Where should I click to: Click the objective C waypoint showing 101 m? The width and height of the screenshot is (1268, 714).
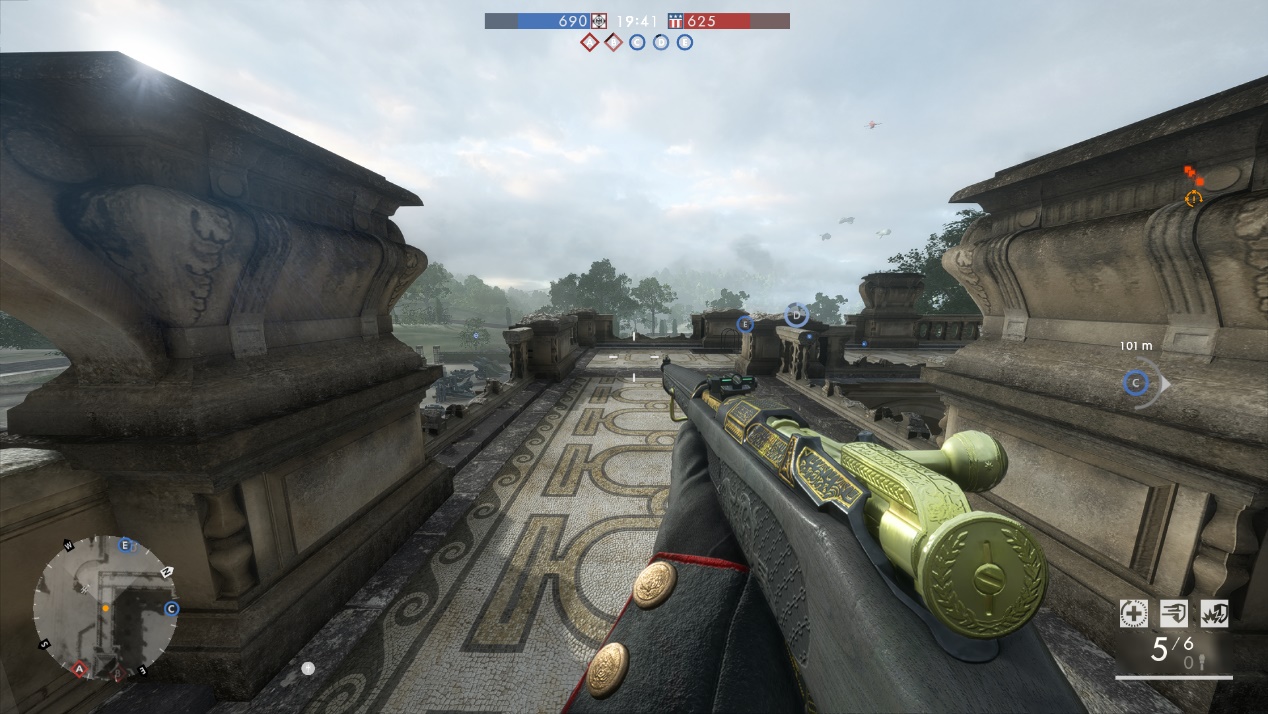click(1134, 382)
